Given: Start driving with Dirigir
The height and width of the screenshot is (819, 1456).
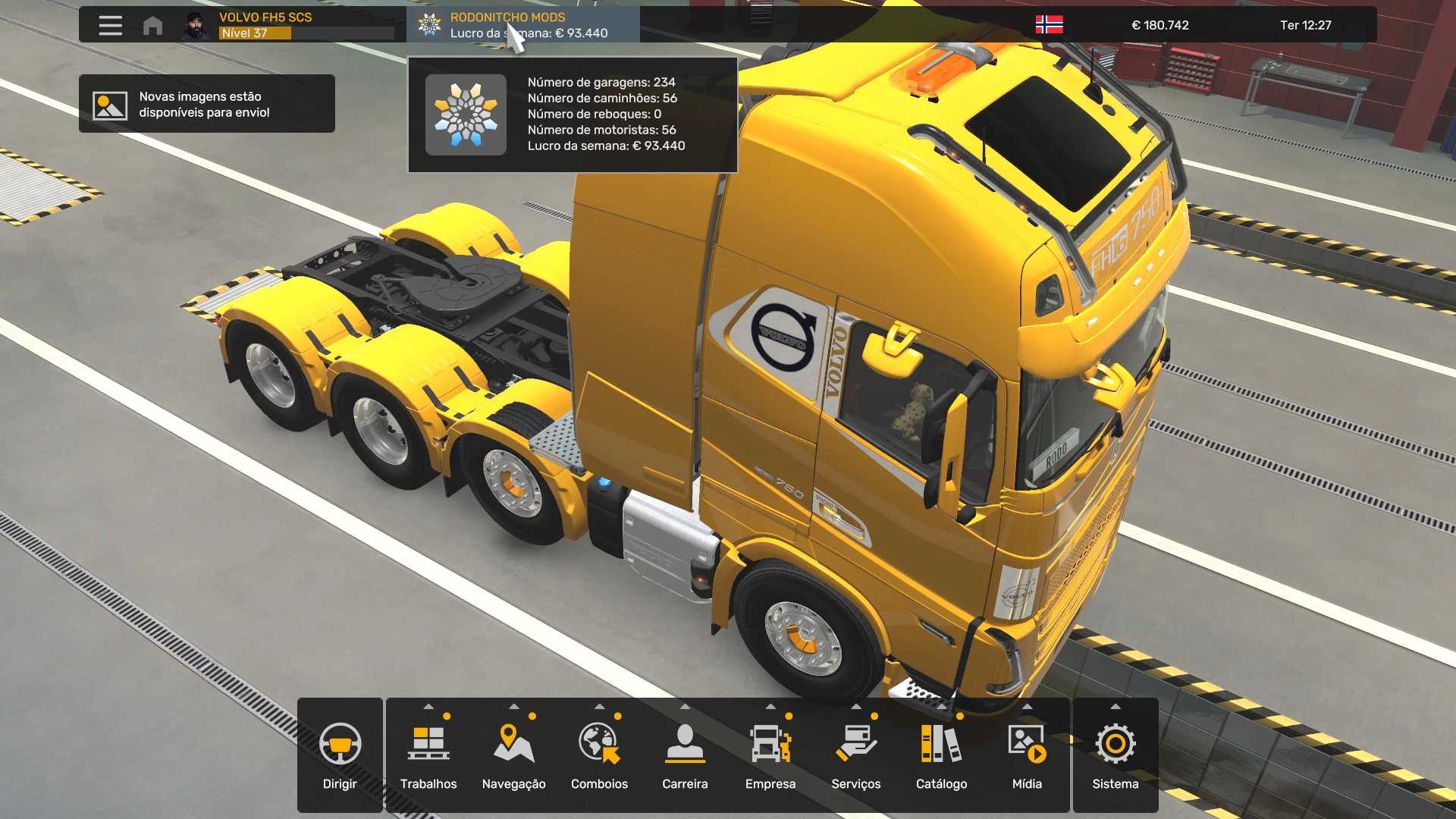Looking at the screenshot, I should click(x=340, y=755).
